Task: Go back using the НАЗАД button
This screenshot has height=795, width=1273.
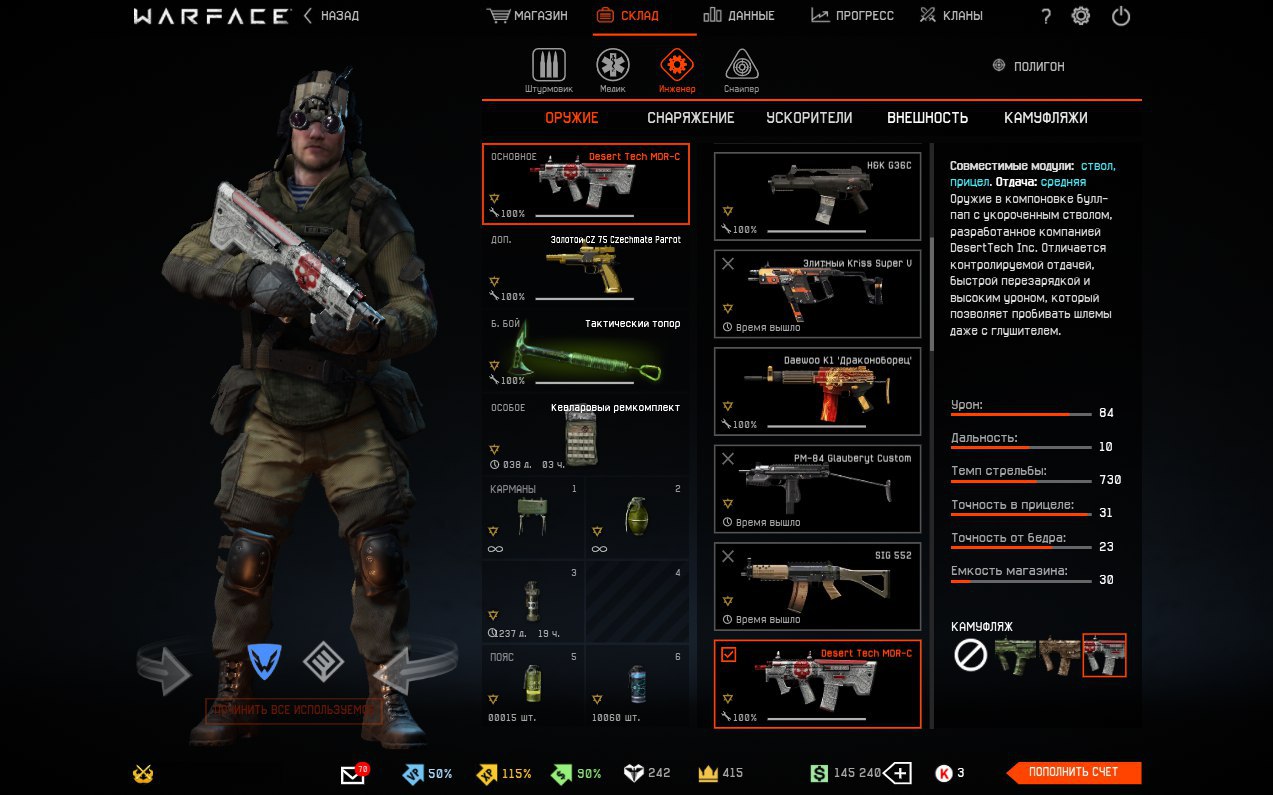Action: 332,16
